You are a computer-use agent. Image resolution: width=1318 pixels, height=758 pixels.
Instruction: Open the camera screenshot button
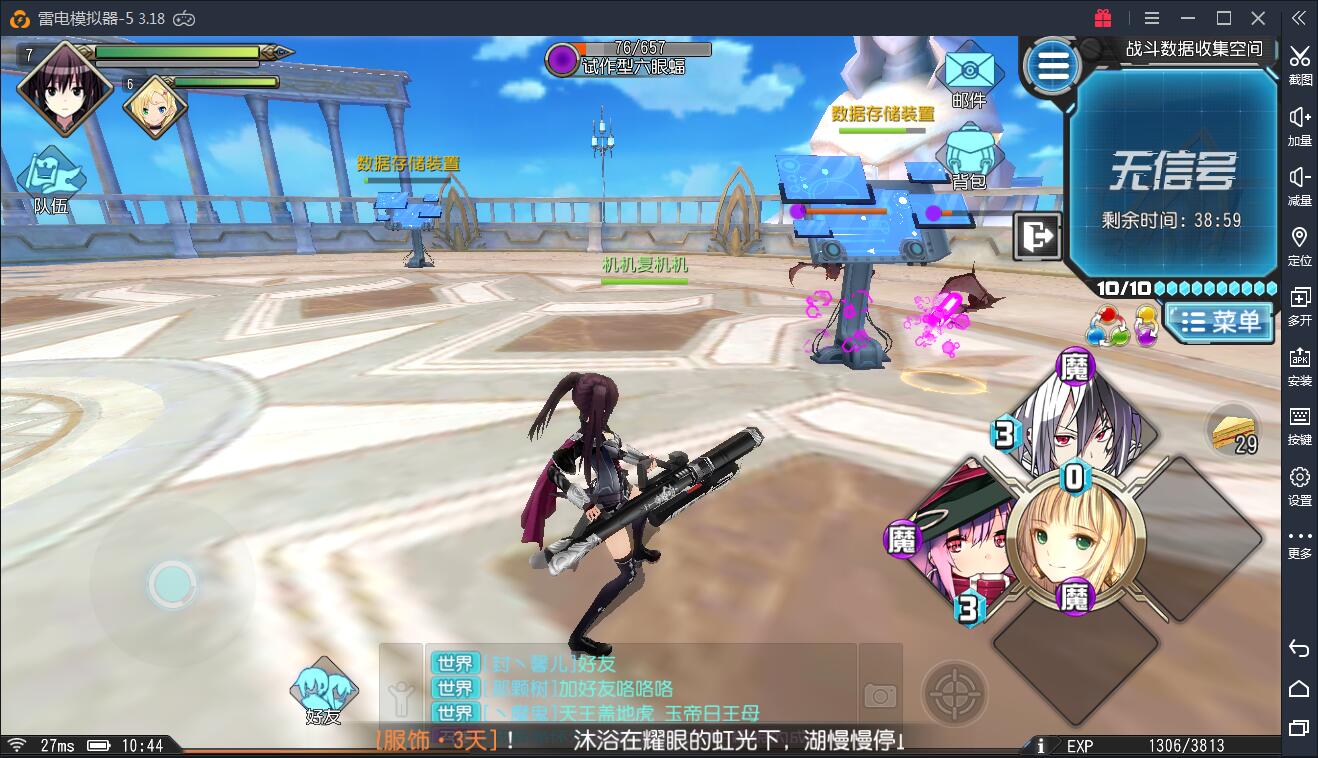click(880, 694)
